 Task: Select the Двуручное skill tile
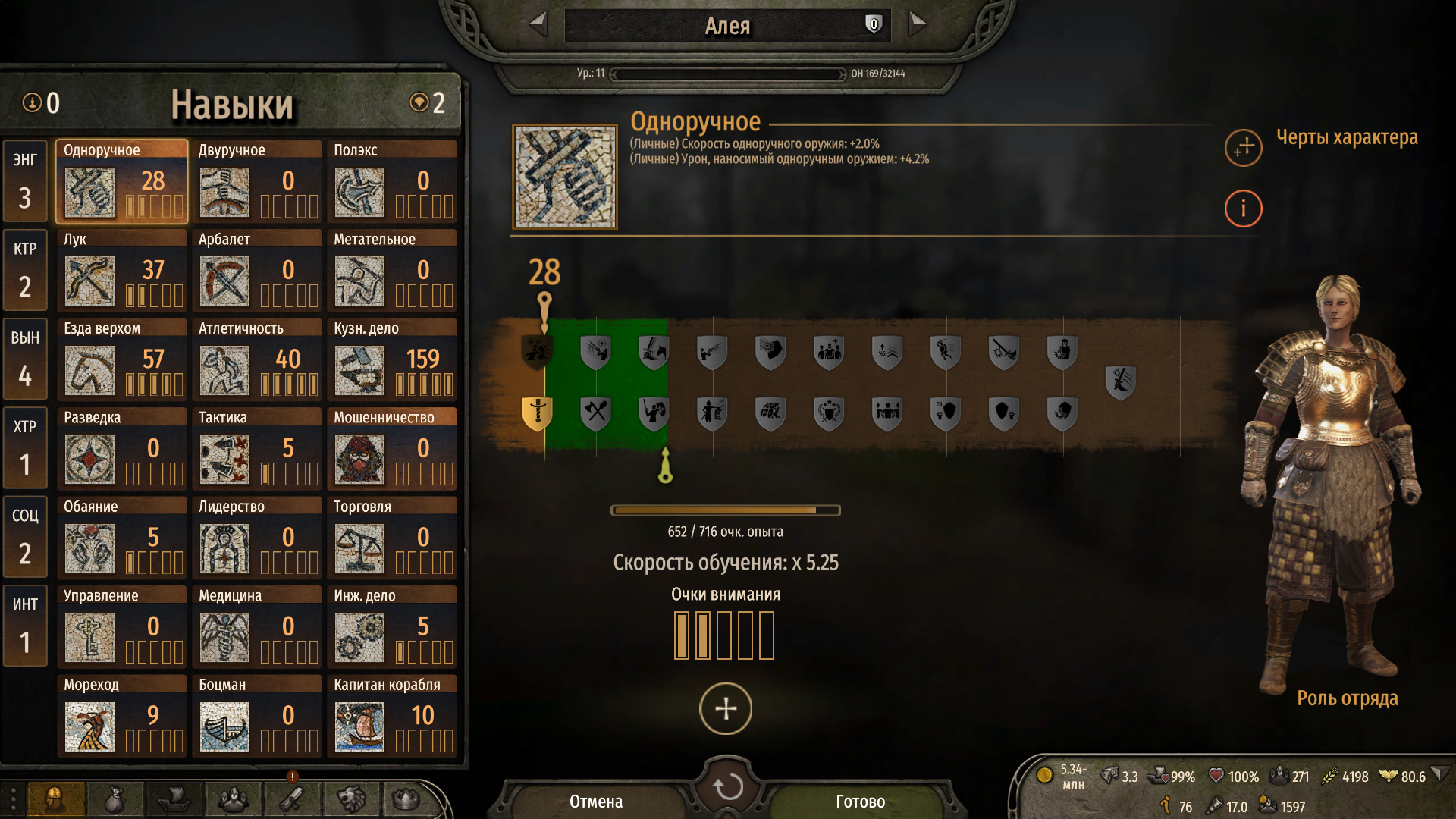[256, 182]
